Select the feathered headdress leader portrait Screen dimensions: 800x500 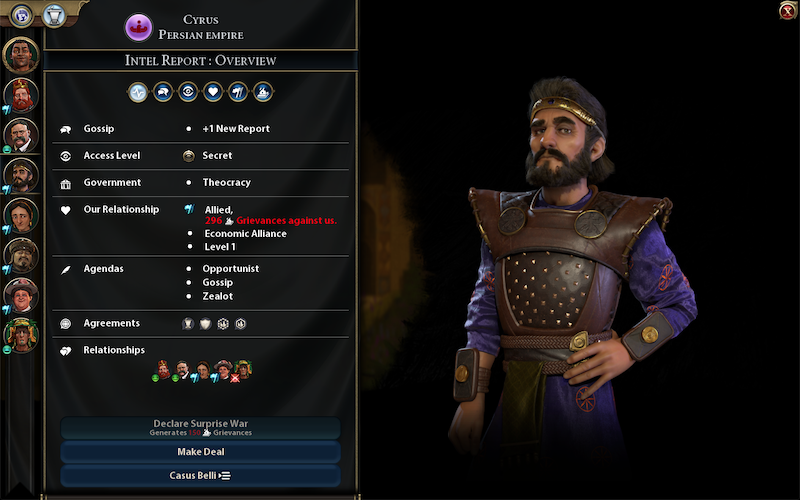[20, 334]
